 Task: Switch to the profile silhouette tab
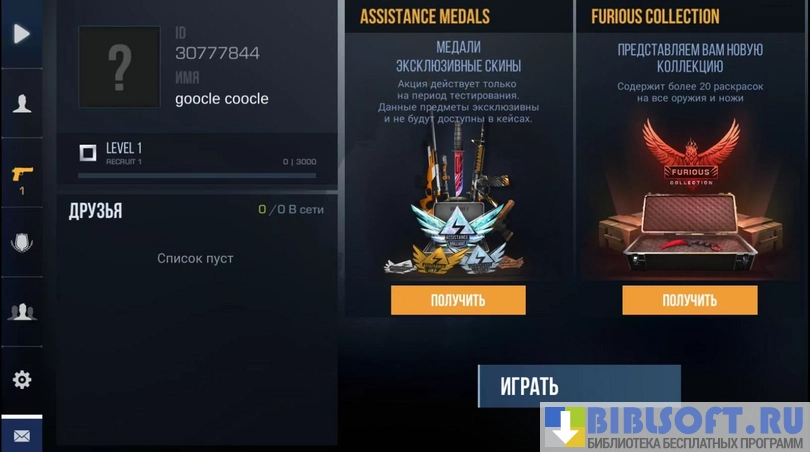point(21,104)
